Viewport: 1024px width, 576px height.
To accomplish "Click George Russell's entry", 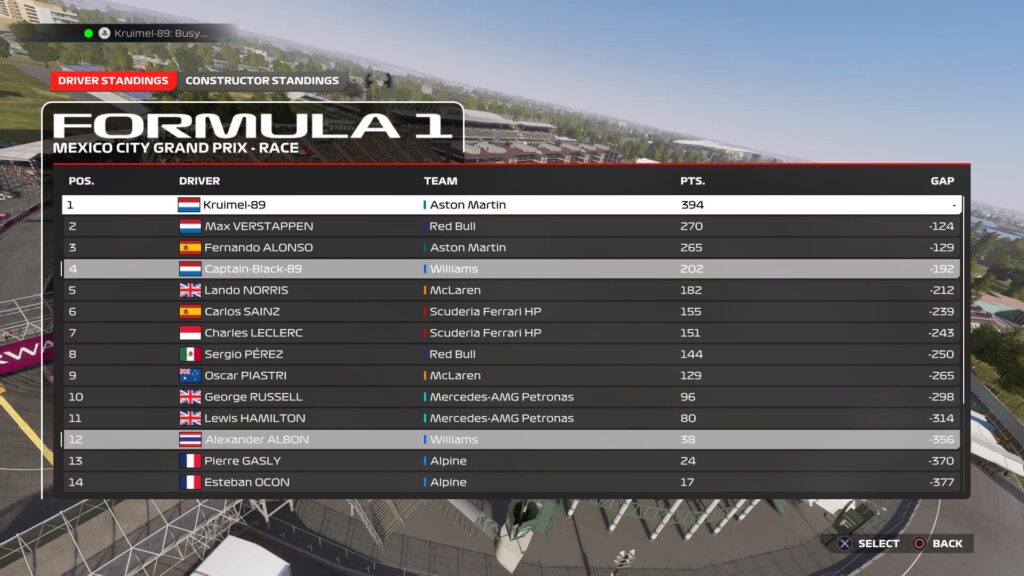I will pyautogui.click(x=511, y=397).
